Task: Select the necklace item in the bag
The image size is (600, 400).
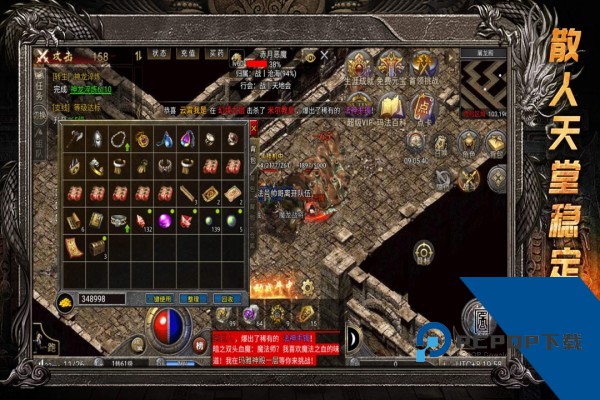Action: 120,140
